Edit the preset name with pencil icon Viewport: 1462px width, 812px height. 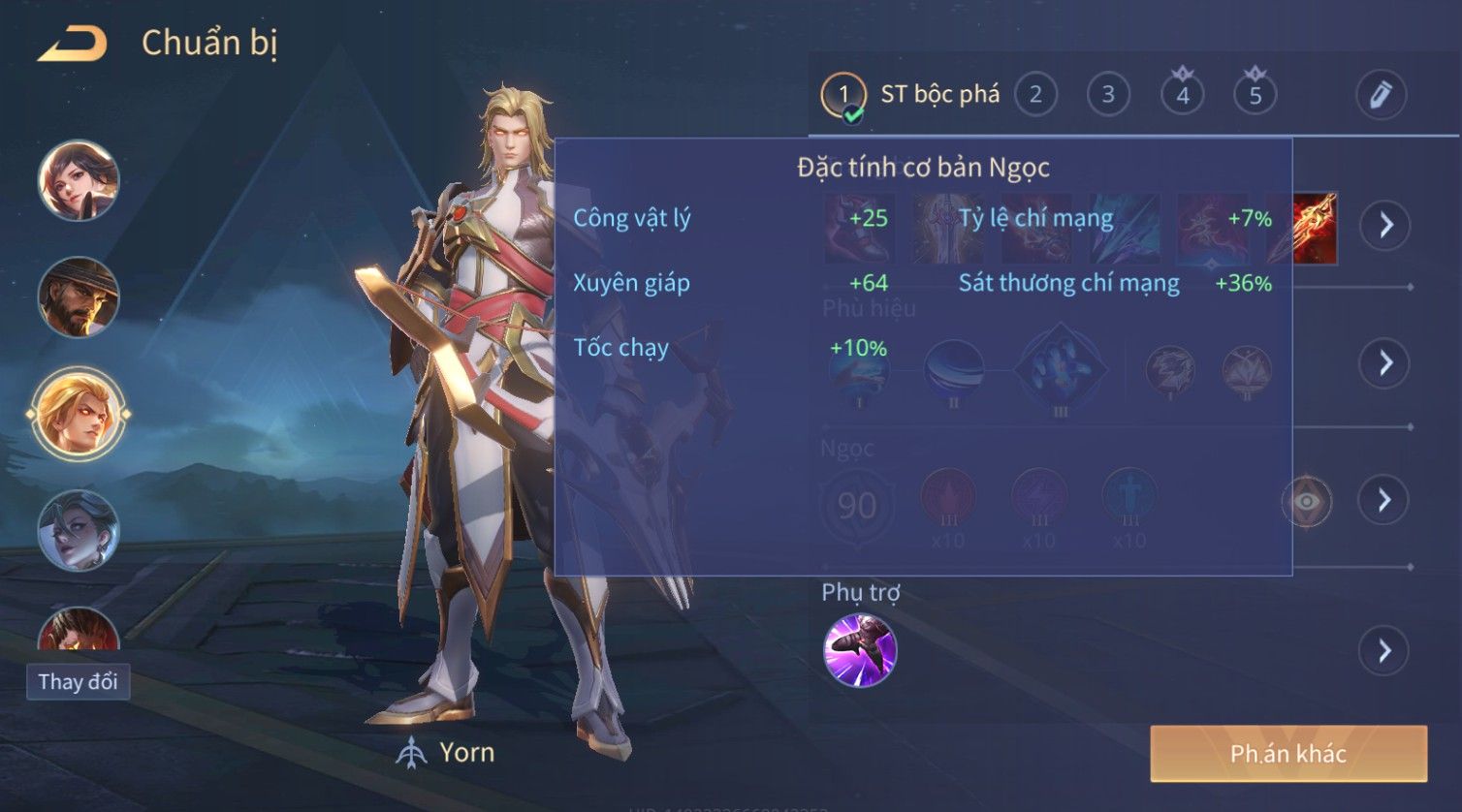[1381, 95]
